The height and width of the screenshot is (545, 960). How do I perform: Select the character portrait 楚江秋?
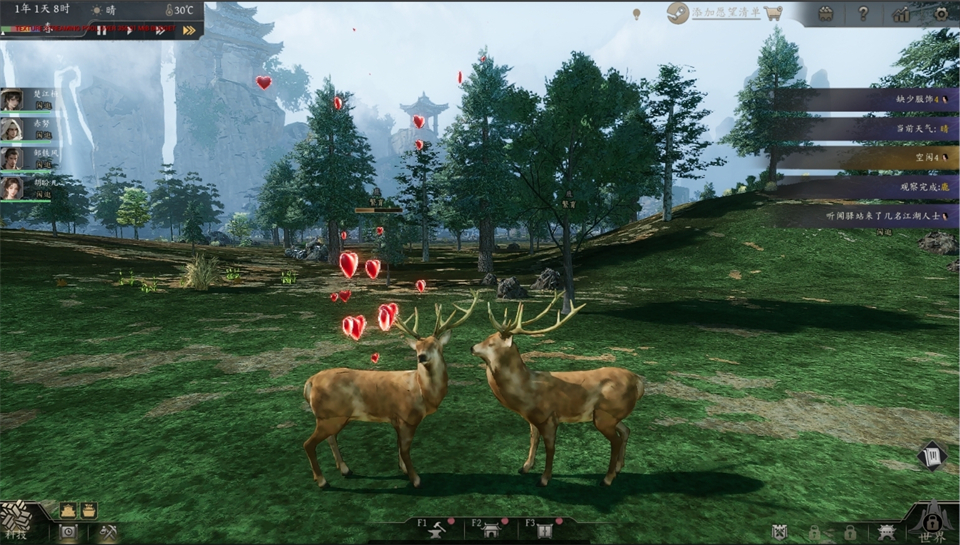pos(12,99)
